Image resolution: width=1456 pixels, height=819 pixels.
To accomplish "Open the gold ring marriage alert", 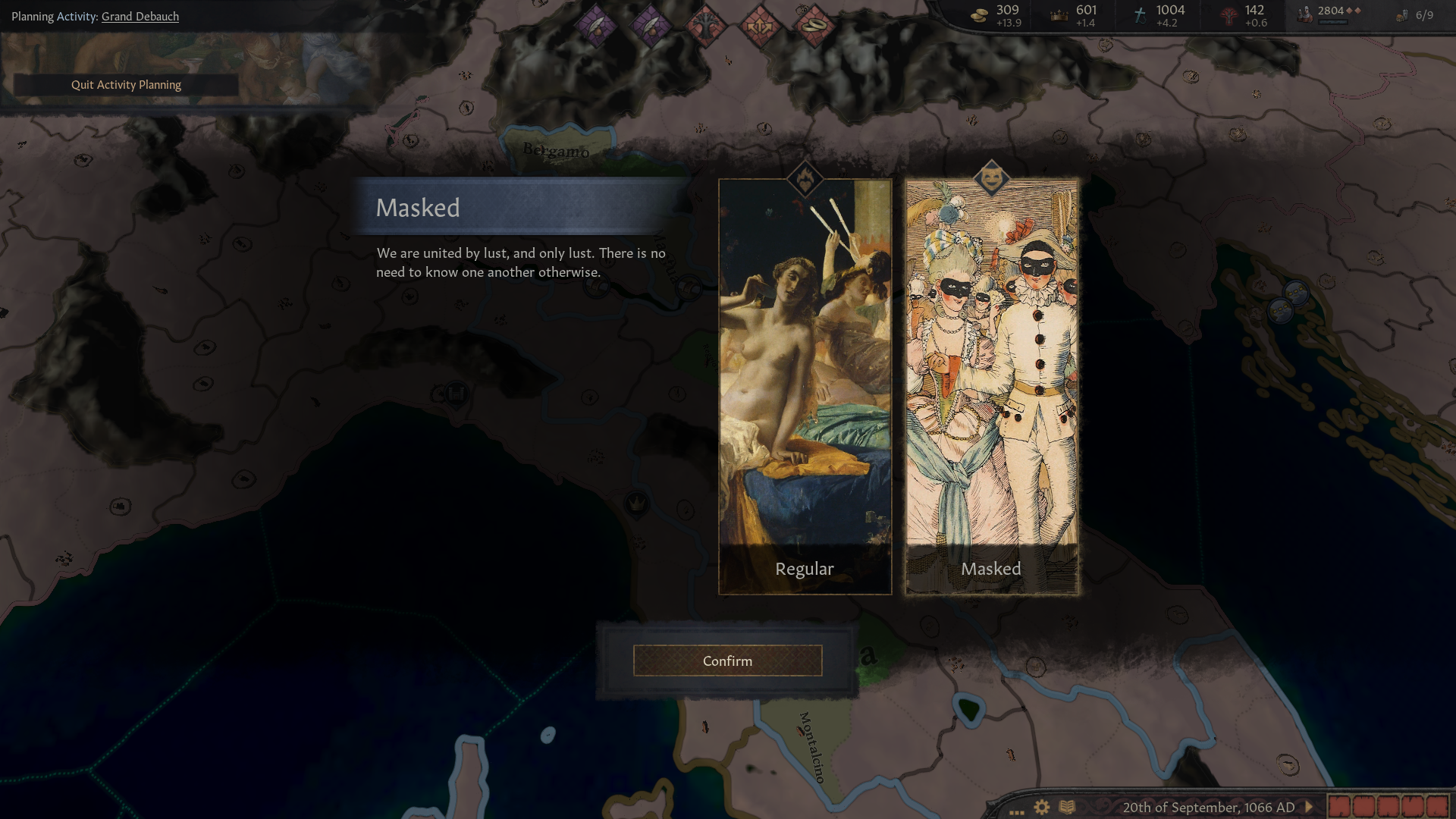I will coord(813,26).
